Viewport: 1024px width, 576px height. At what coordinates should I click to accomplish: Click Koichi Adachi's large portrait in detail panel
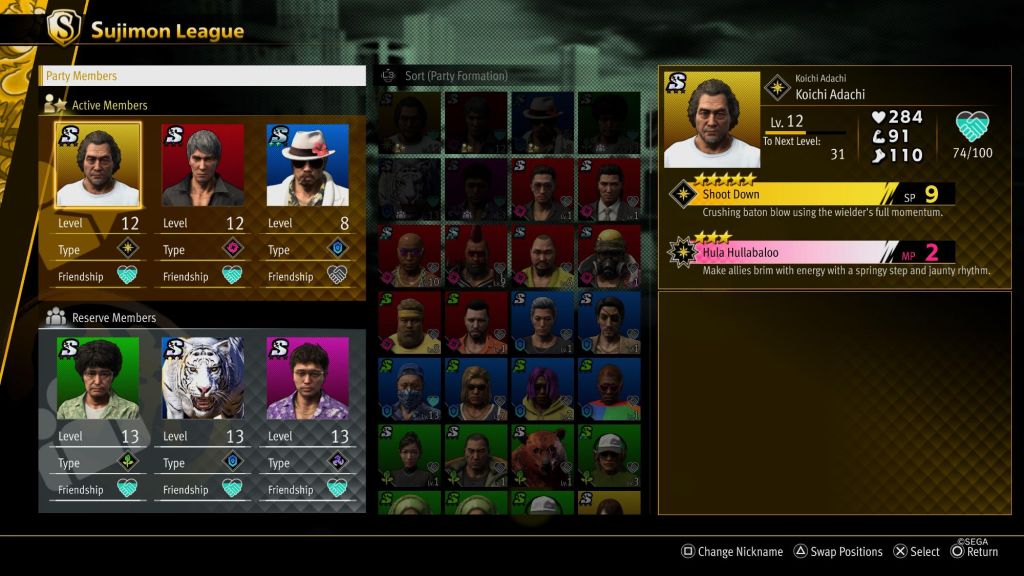pyautogui.click(x=712, y=120)
